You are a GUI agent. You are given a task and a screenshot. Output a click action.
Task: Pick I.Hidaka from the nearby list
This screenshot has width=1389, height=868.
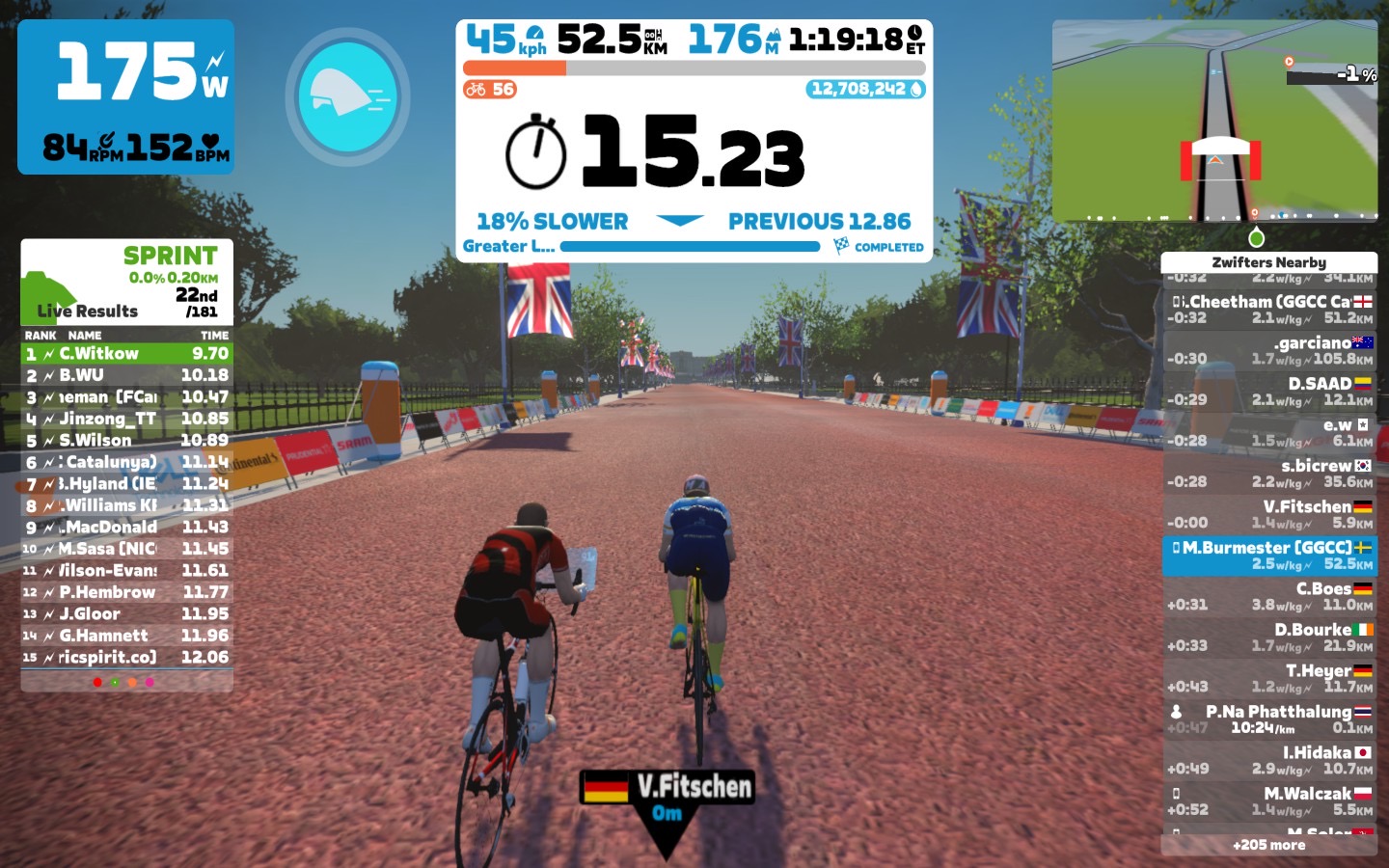click(1269, 760)
